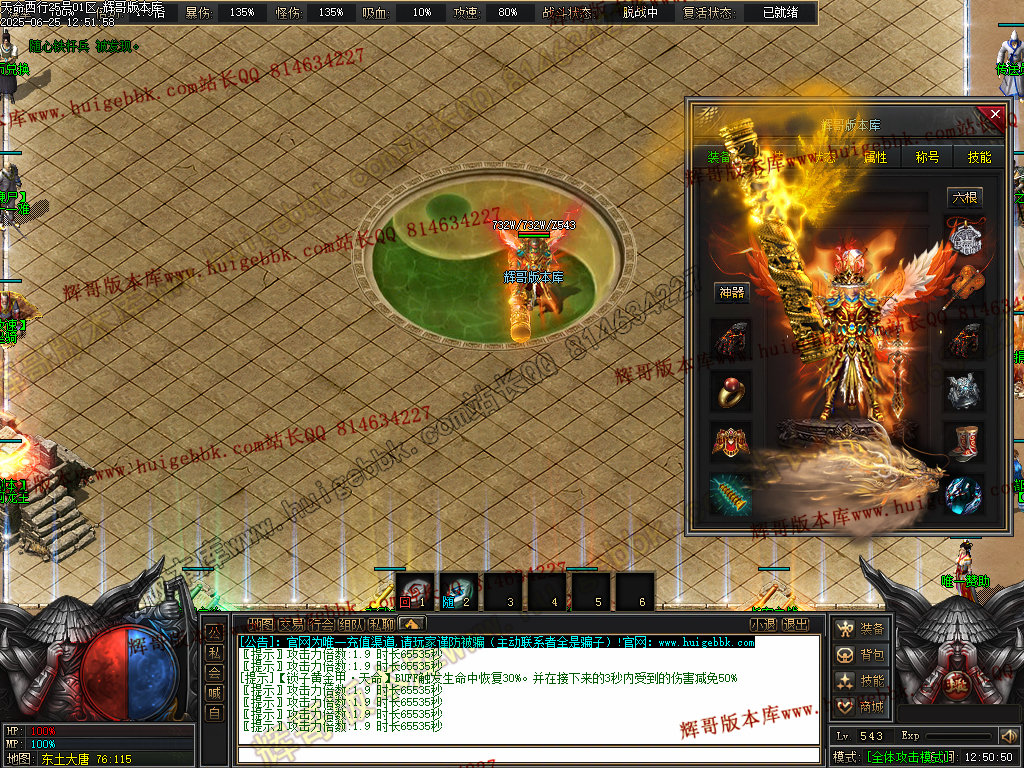Open the 称号 titles tab
Image resolution: width=1024 pixels, height=768 pixels.
(x=927, y=157)
